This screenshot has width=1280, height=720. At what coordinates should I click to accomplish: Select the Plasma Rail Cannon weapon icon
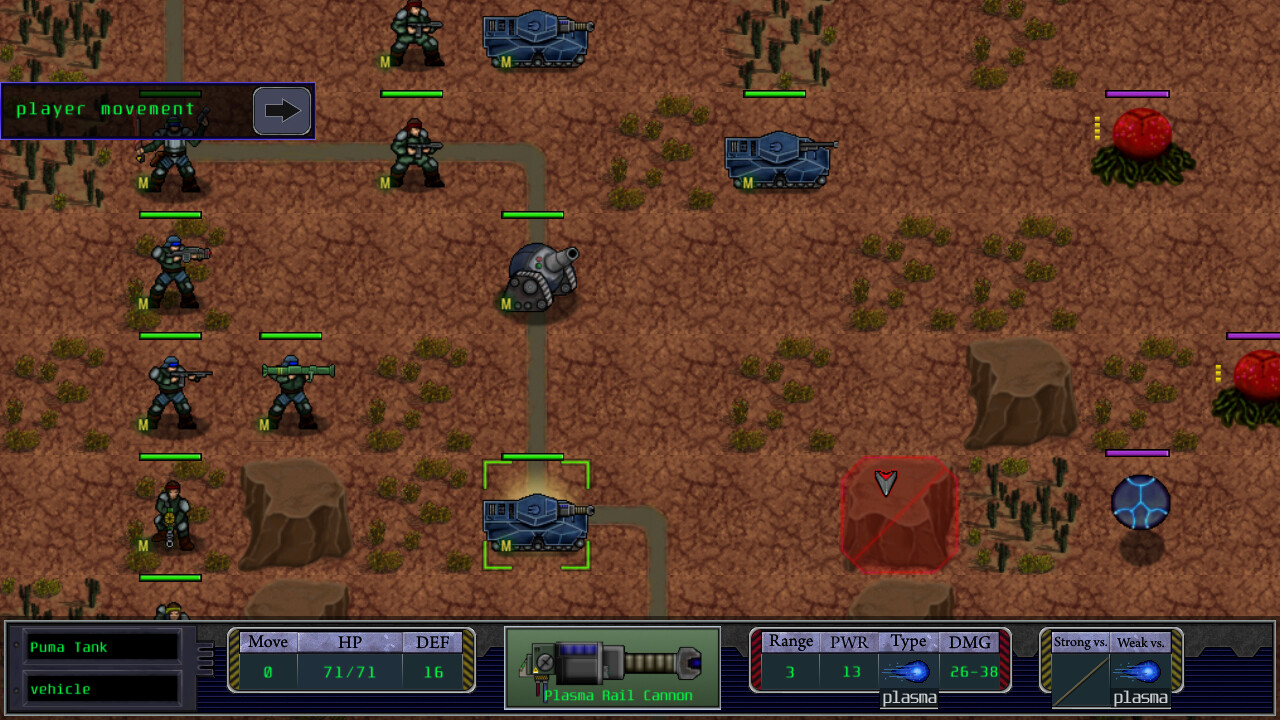click(612, 665)
